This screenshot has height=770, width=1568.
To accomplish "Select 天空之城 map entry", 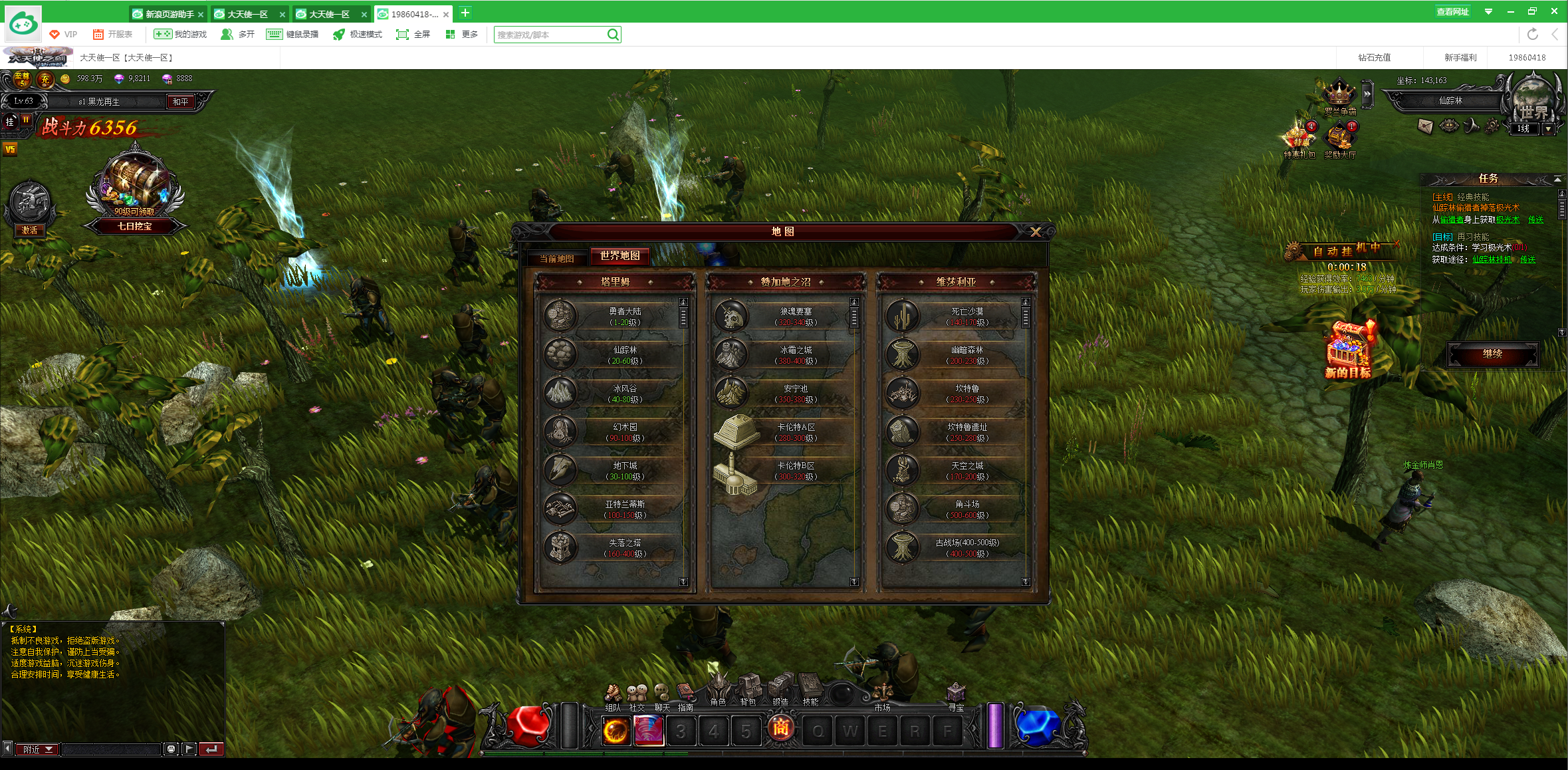I will 956,470.
